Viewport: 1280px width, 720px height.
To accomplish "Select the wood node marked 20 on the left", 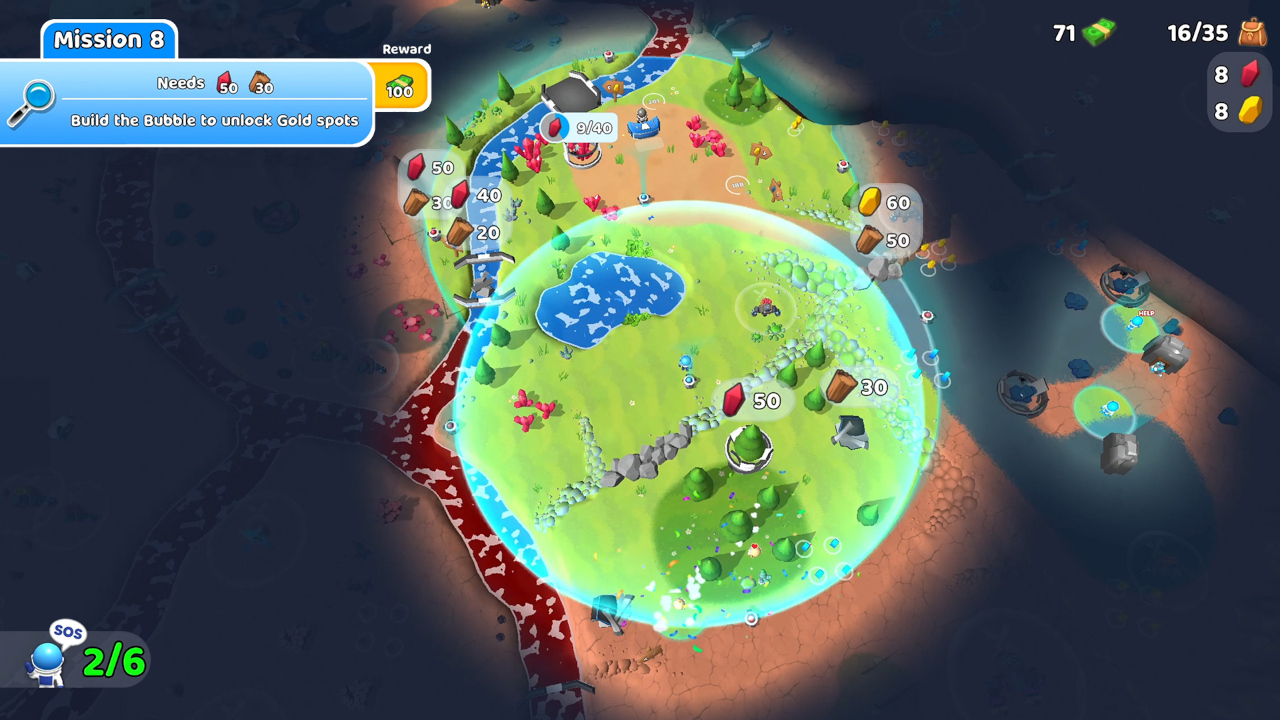I will pos(459,231).
